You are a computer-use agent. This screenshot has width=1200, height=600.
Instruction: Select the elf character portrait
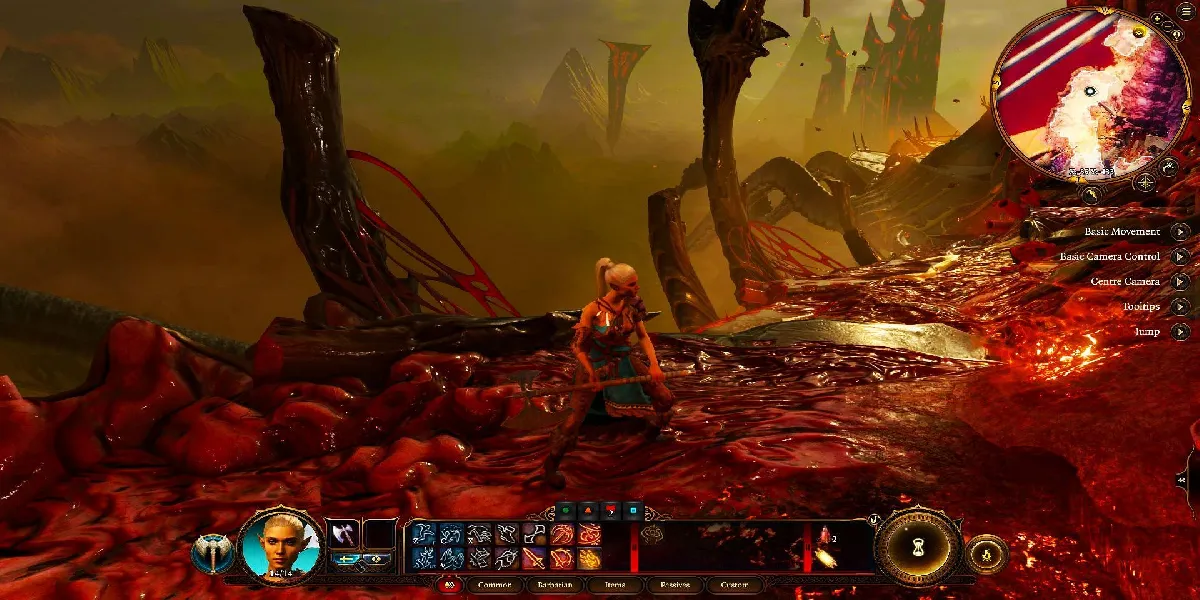[x=281, y=546]
